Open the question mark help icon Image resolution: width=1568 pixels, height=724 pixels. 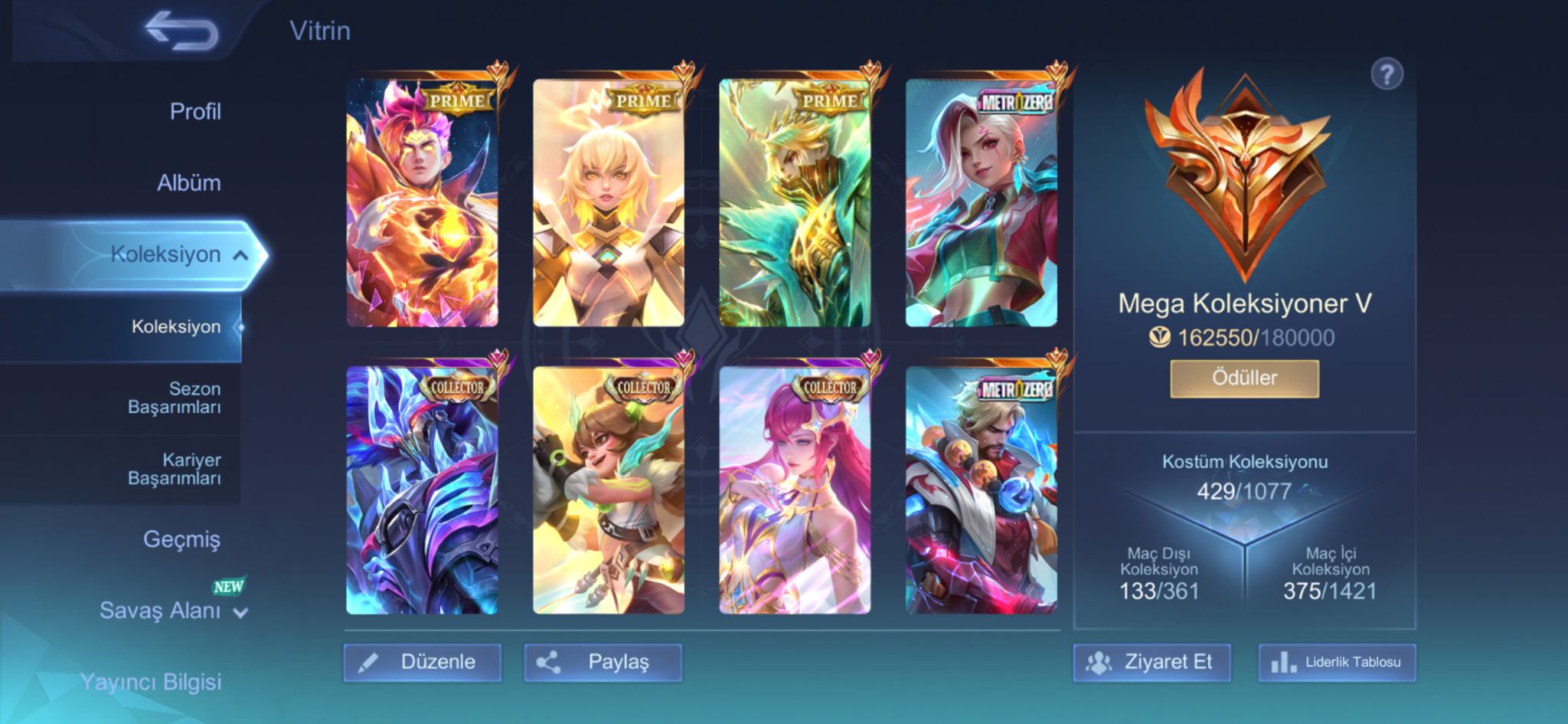[1387, 75]
